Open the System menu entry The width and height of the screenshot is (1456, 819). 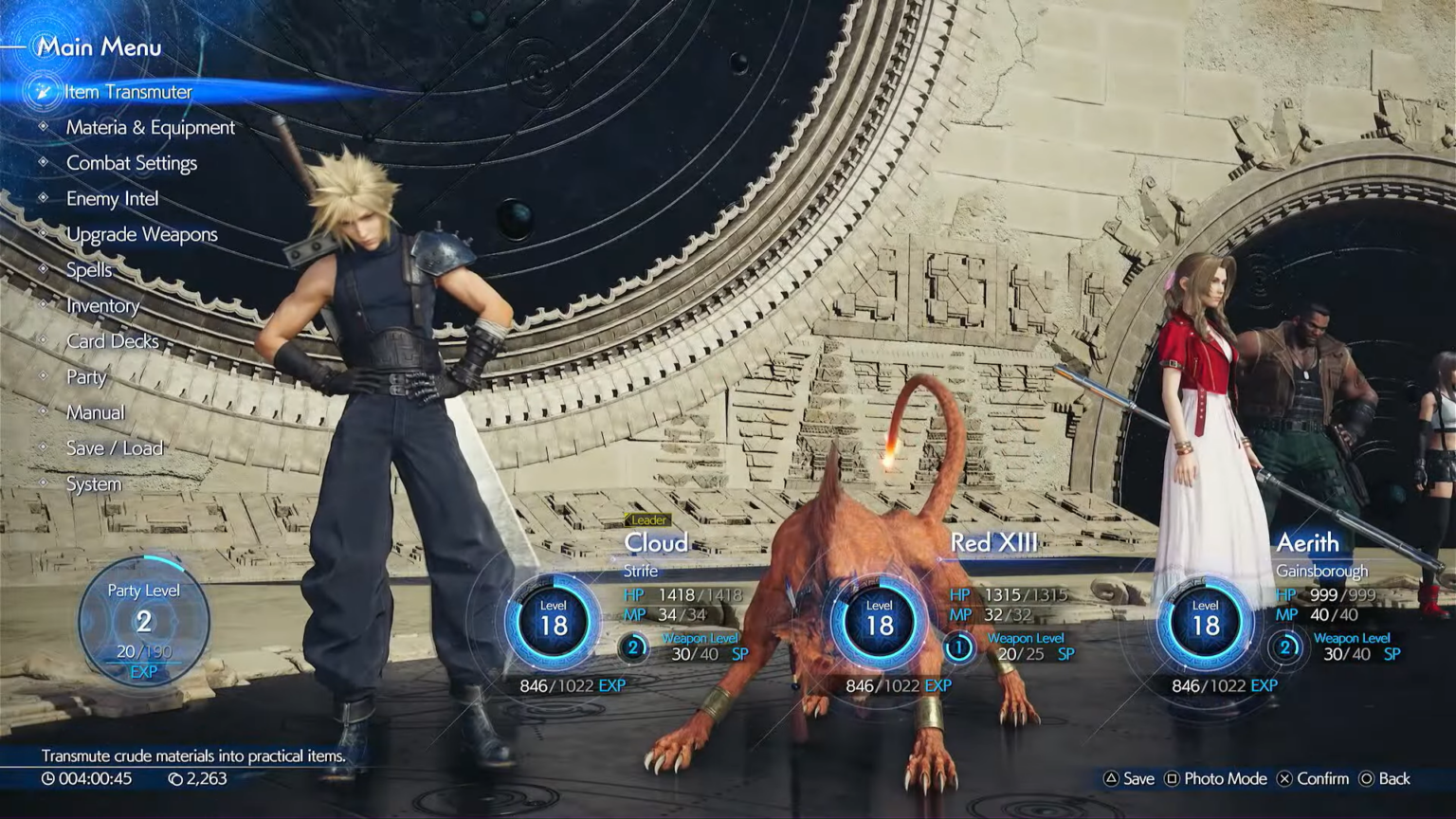click(92, 483)
